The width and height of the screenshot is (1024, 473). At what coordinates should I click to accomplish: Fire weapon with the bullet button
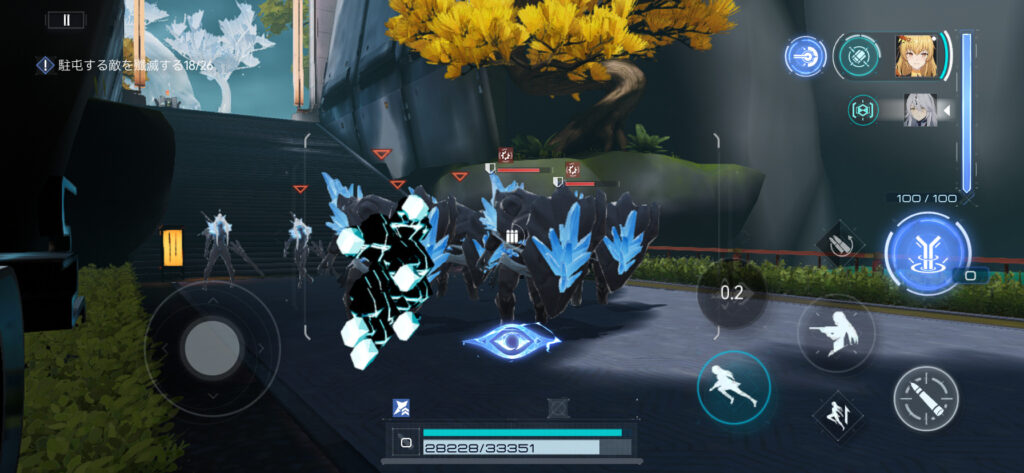[925, 398]
